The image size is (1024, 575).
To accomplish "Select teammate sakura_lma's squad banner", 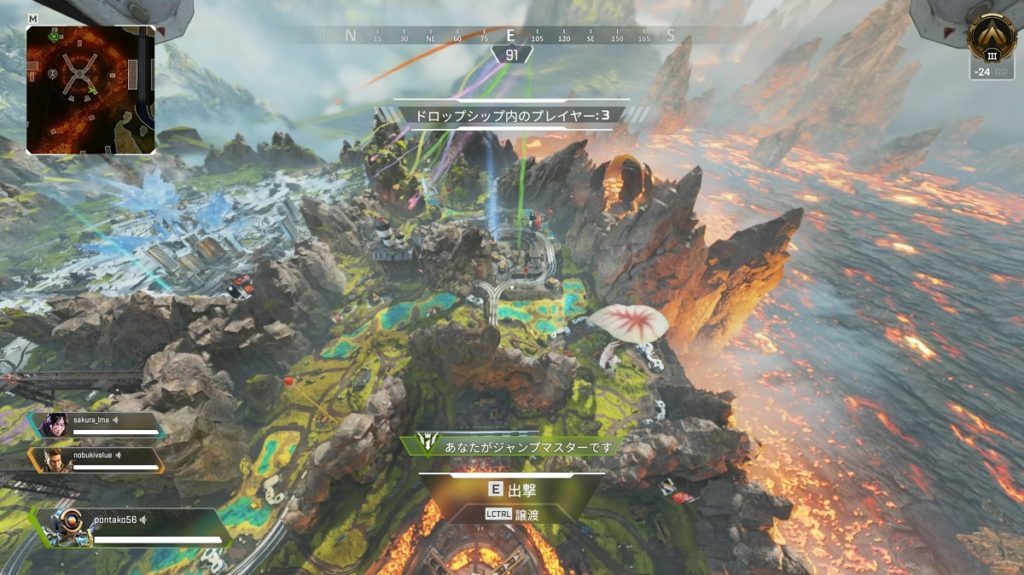I will click(x=98, y=425).
